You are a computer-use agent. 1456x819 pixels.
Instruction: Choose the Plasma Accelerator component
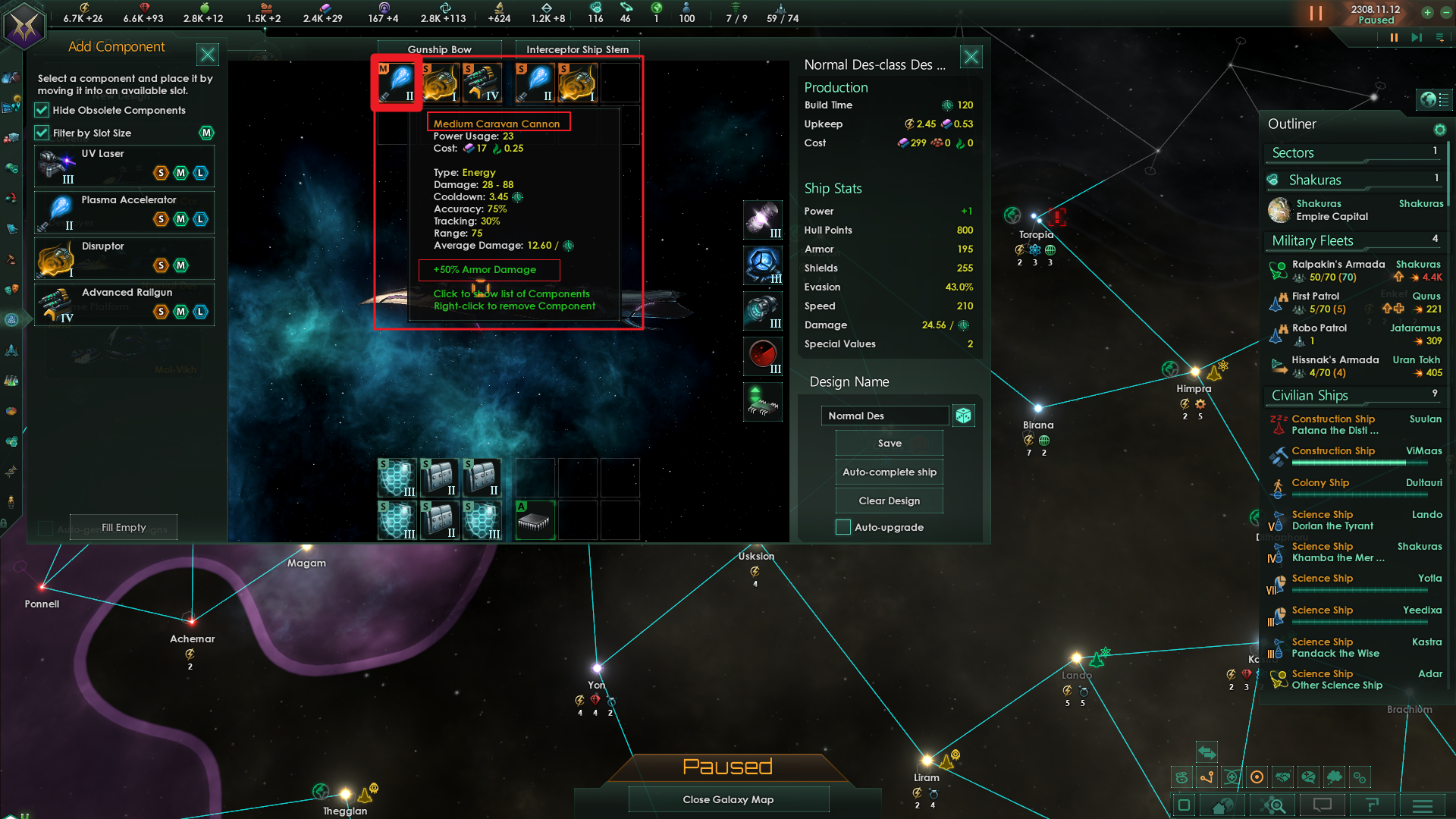(x=124, y=212)
